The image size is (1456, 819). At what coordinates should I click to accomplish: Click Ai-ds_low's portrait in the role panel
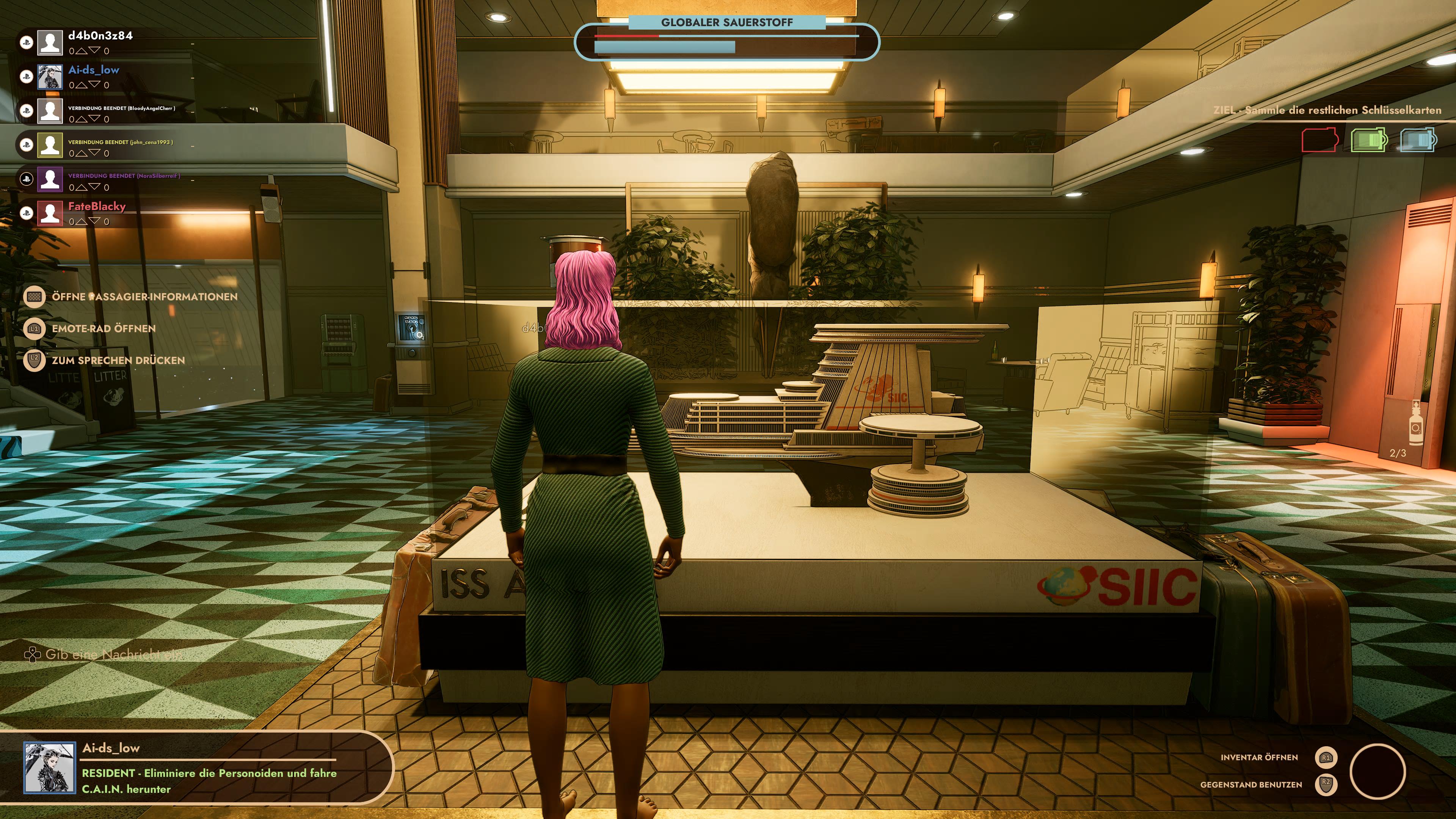[x=49, y=767]
